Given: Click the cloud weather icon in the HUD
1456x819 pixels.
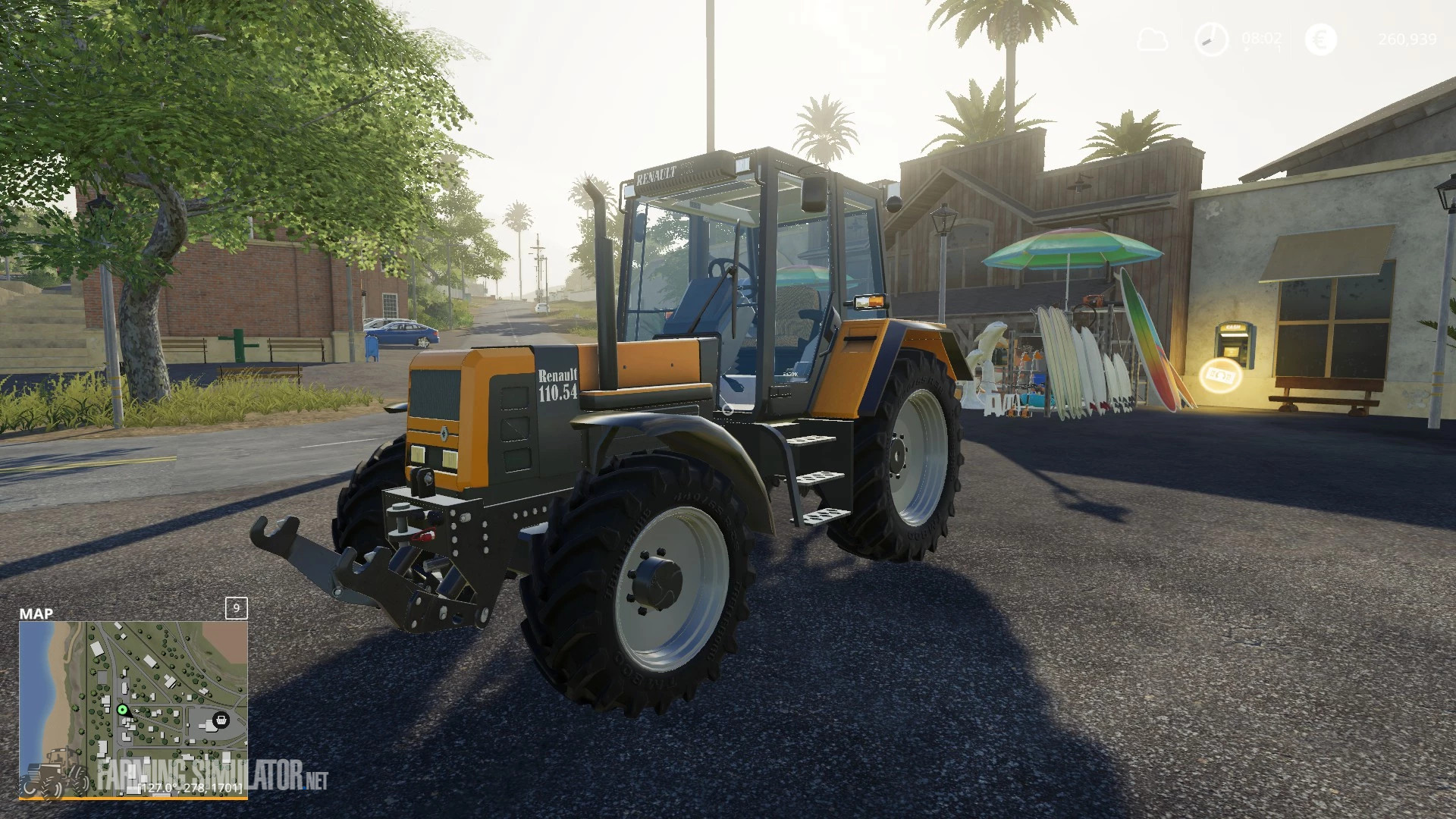Looking at the screenshot, I should point(1151,40).
